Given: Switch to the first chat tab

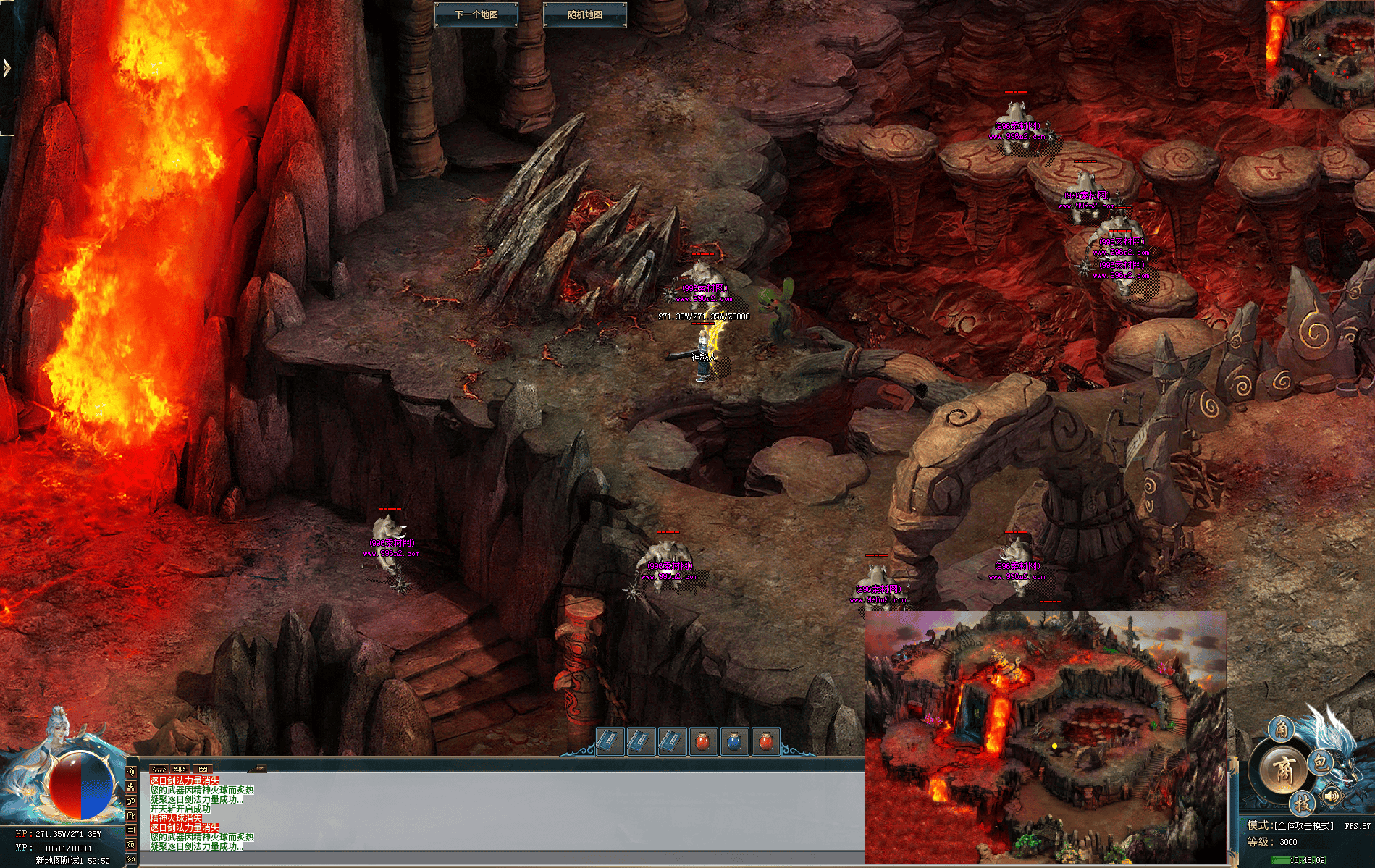Looking at the screenshot, I should click(159, 769).
